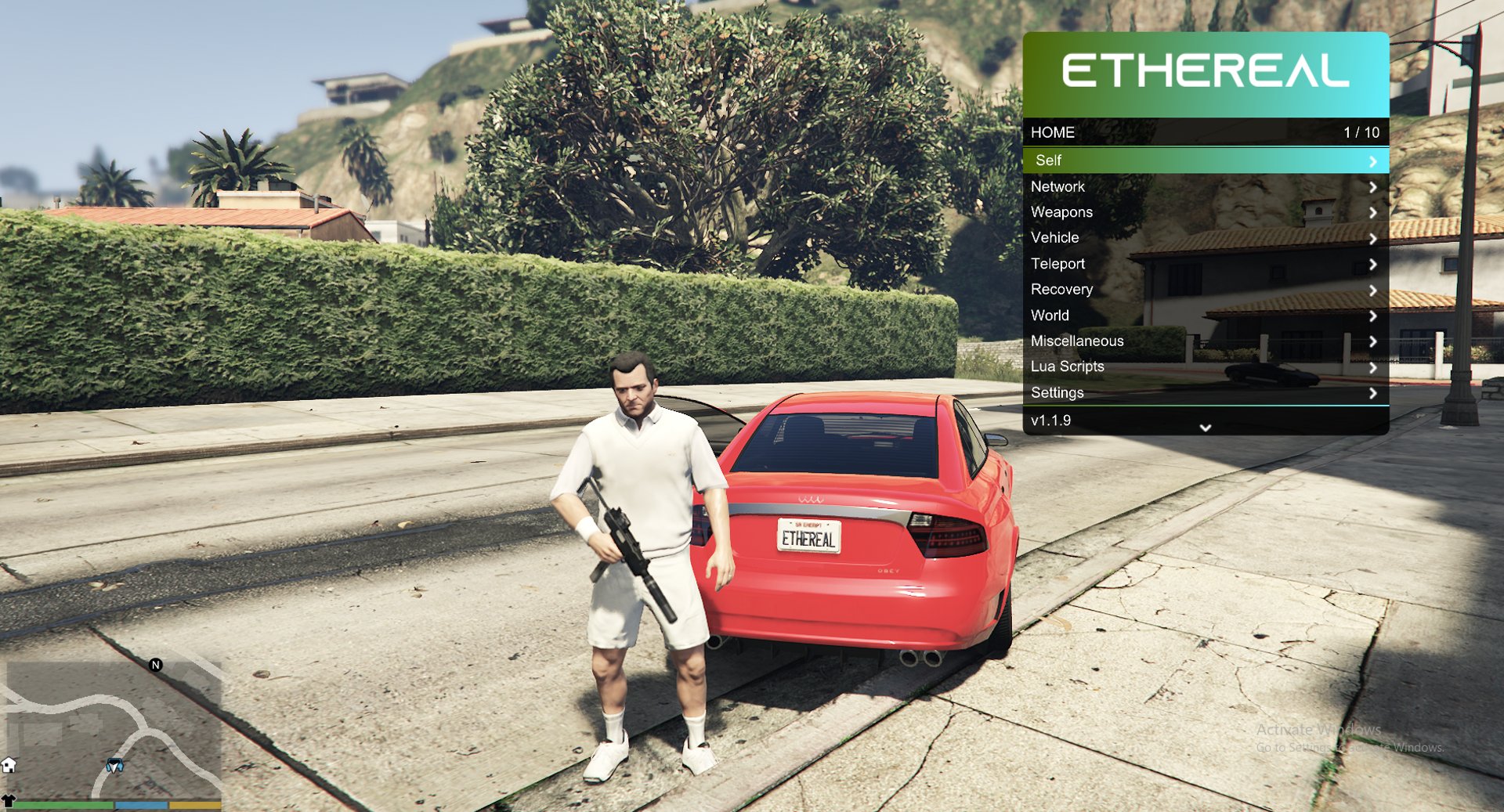Choose the Weapons option

pyautogui.click(x=1205, y=212)
